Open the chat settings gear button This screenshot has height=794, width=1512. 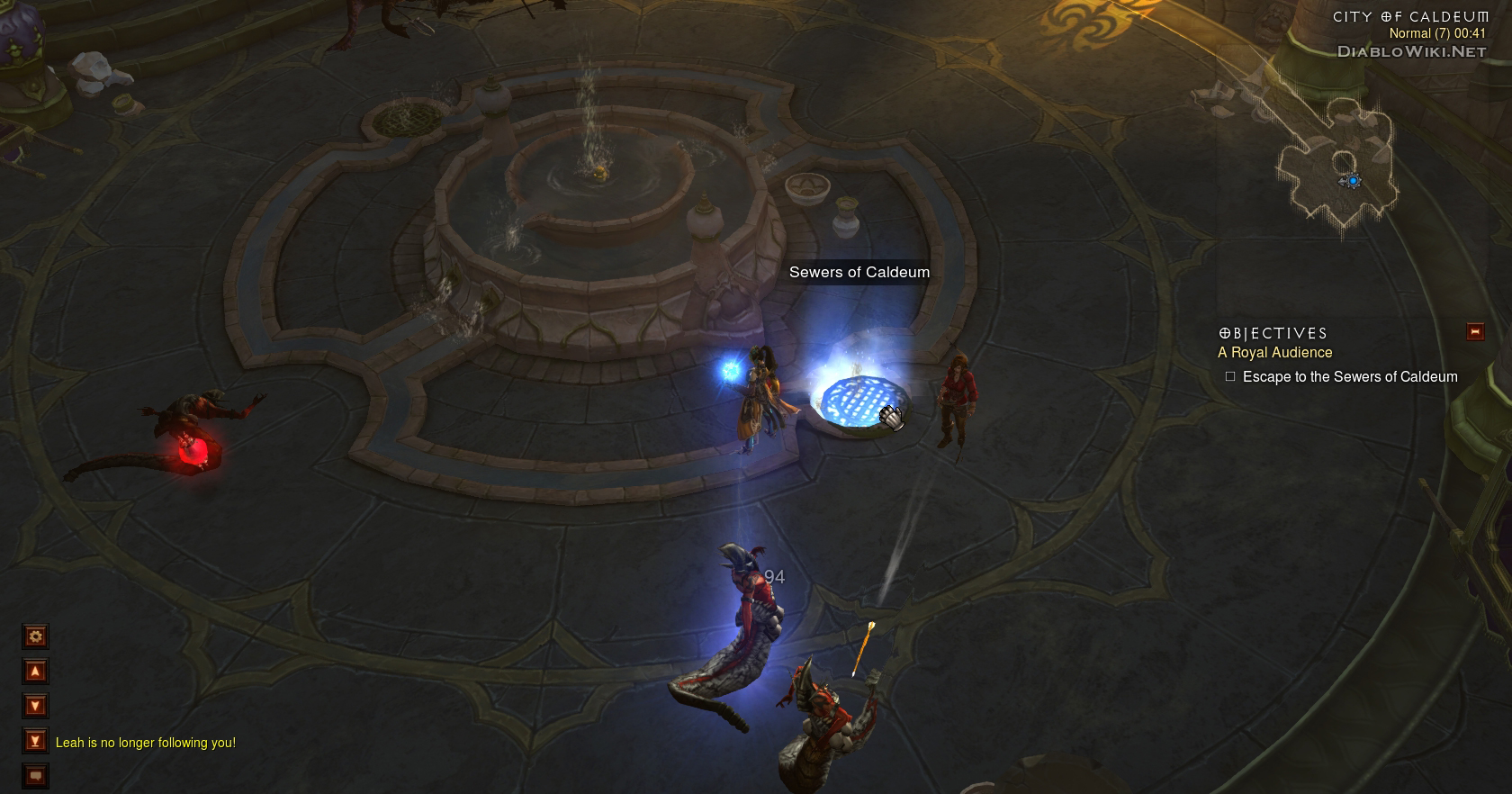pyautogui.click(x=35, y=637)
